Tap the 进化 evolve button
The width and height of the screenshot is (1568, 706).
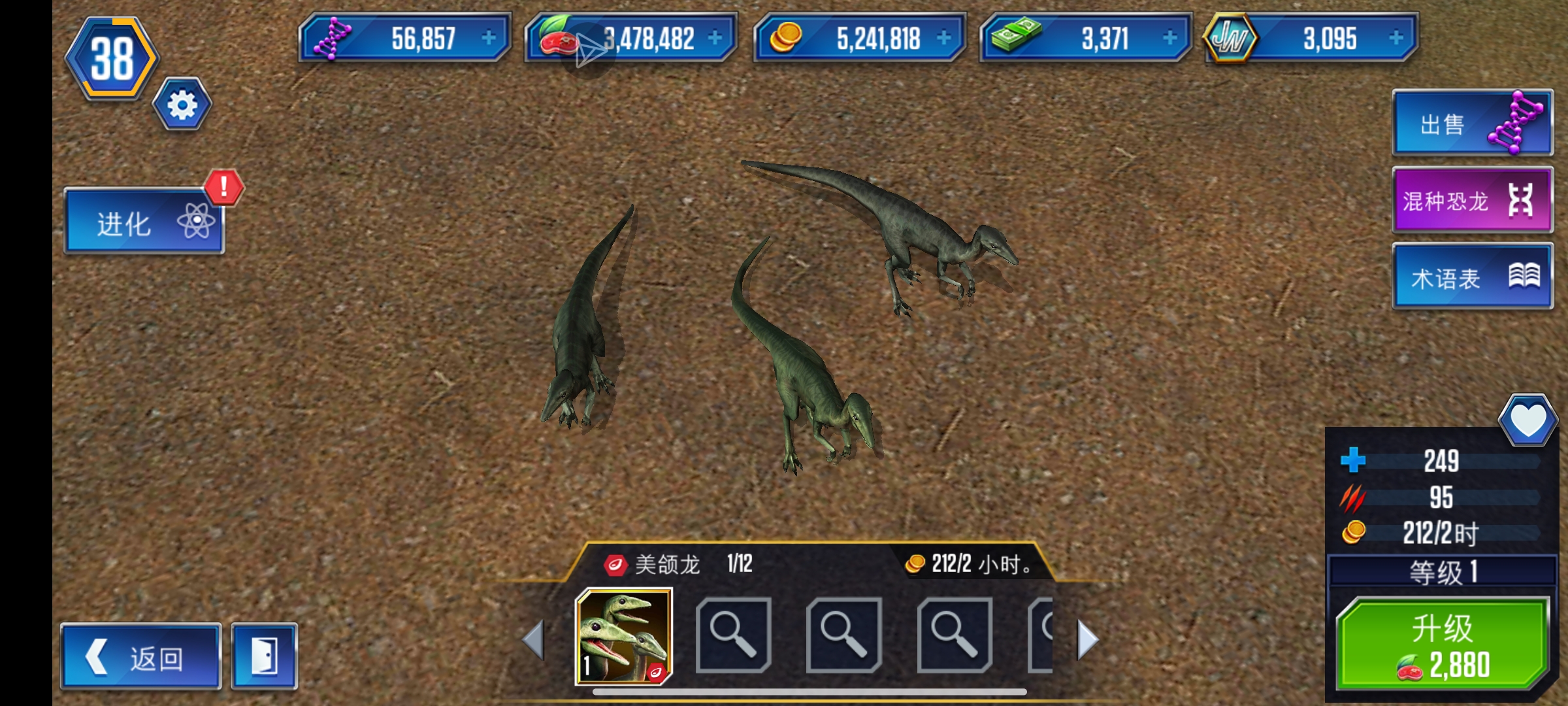point(144,222)
